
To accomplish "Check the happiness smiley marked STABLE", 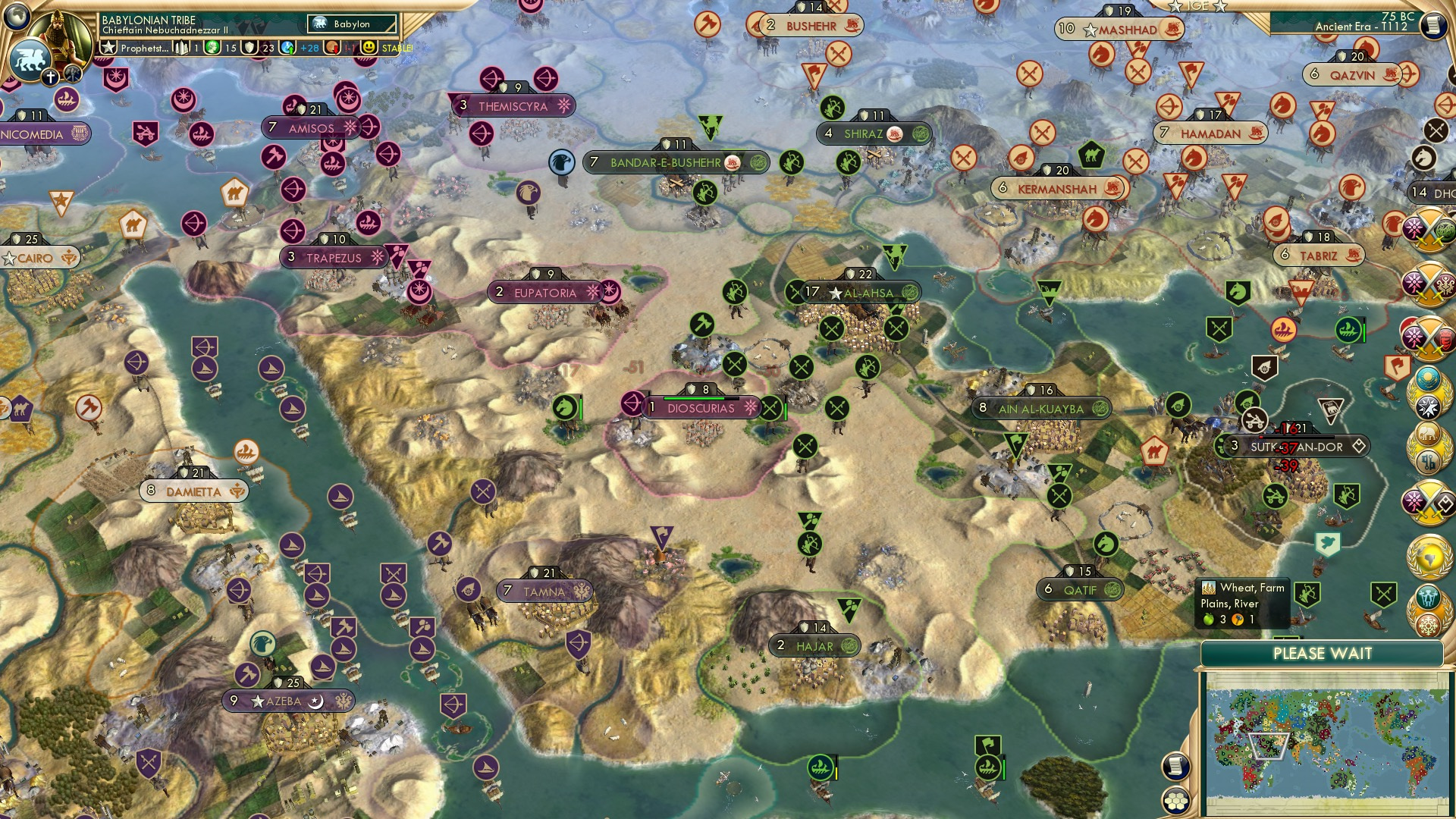I will (367, 49).
